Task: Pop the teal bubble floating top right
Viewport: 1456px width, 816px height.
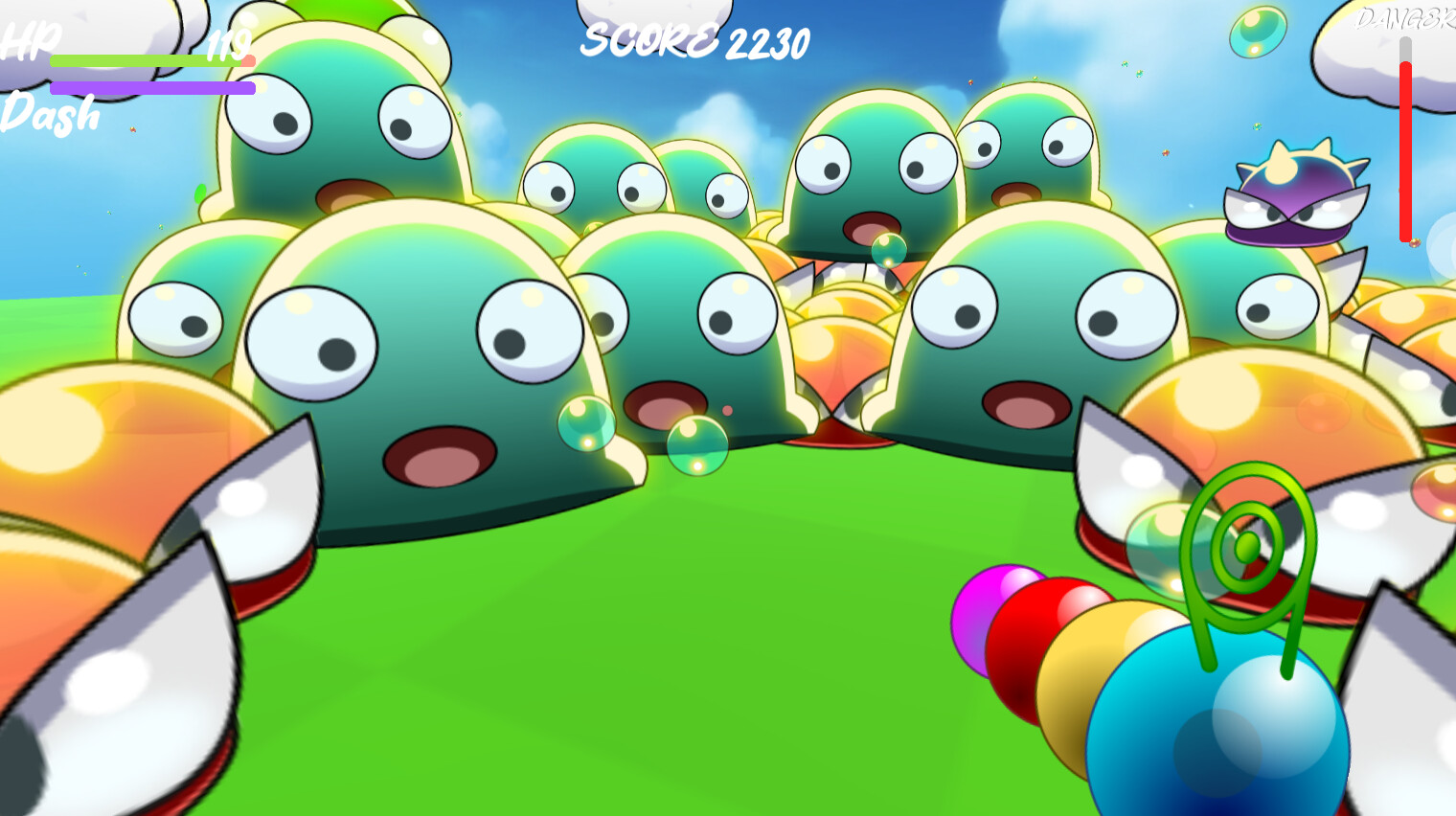Action: pos(1258,31)
